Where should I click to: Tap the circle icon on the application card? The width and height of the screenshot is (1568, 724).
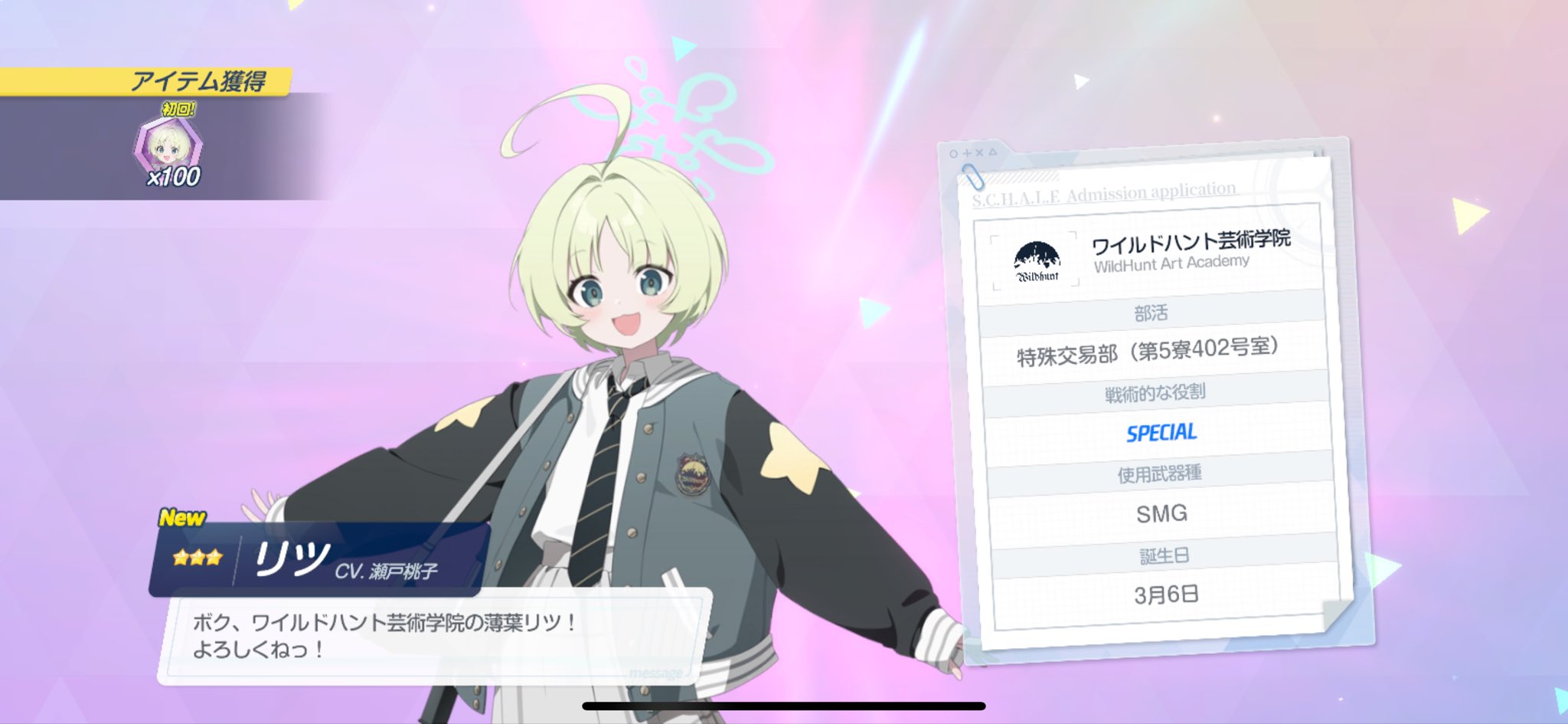[x=952, y=154]
